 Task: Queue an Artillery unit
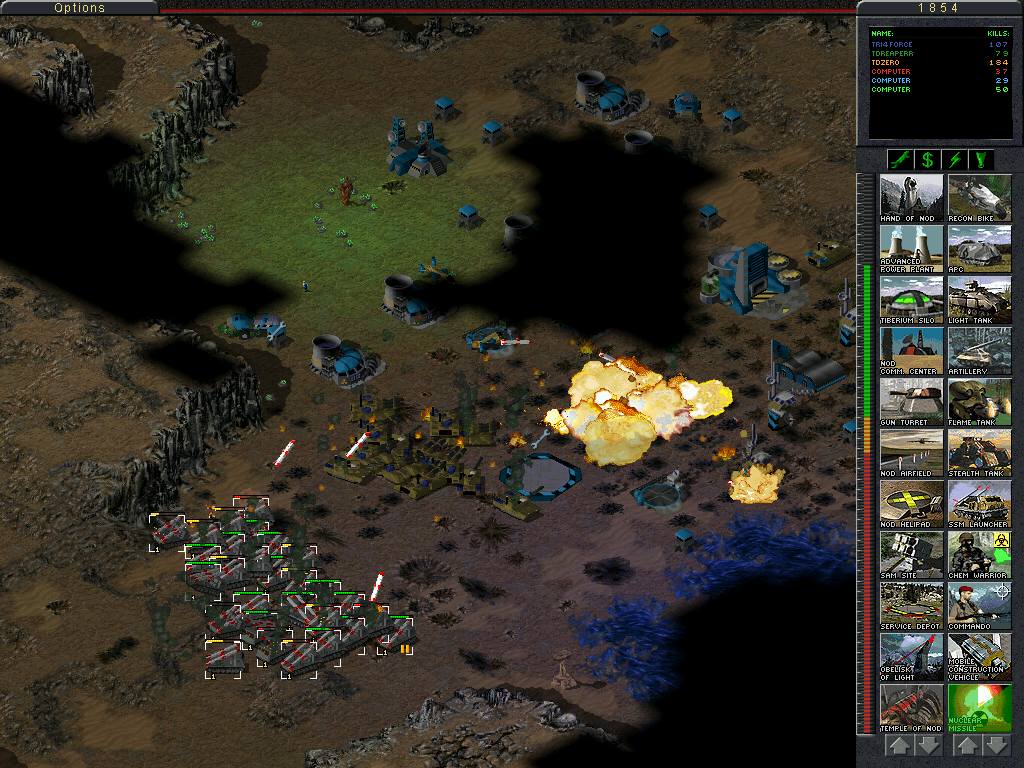979,350
